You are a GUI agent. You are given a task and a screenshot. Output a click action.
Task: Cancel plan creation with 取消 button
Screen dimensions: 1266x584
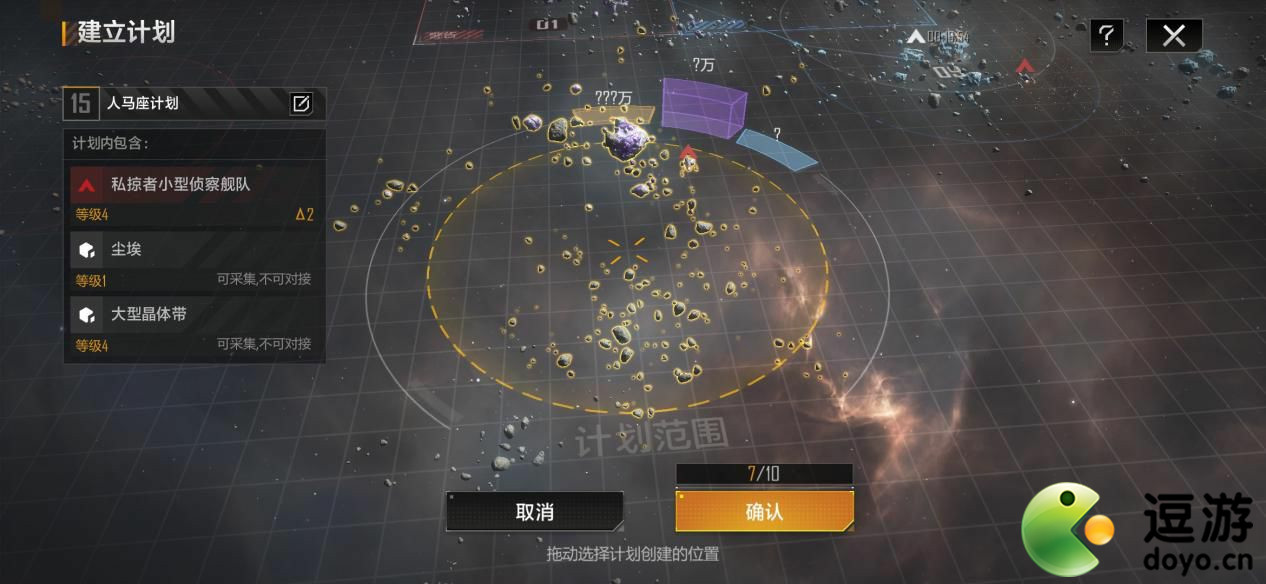tap(535, 512)
